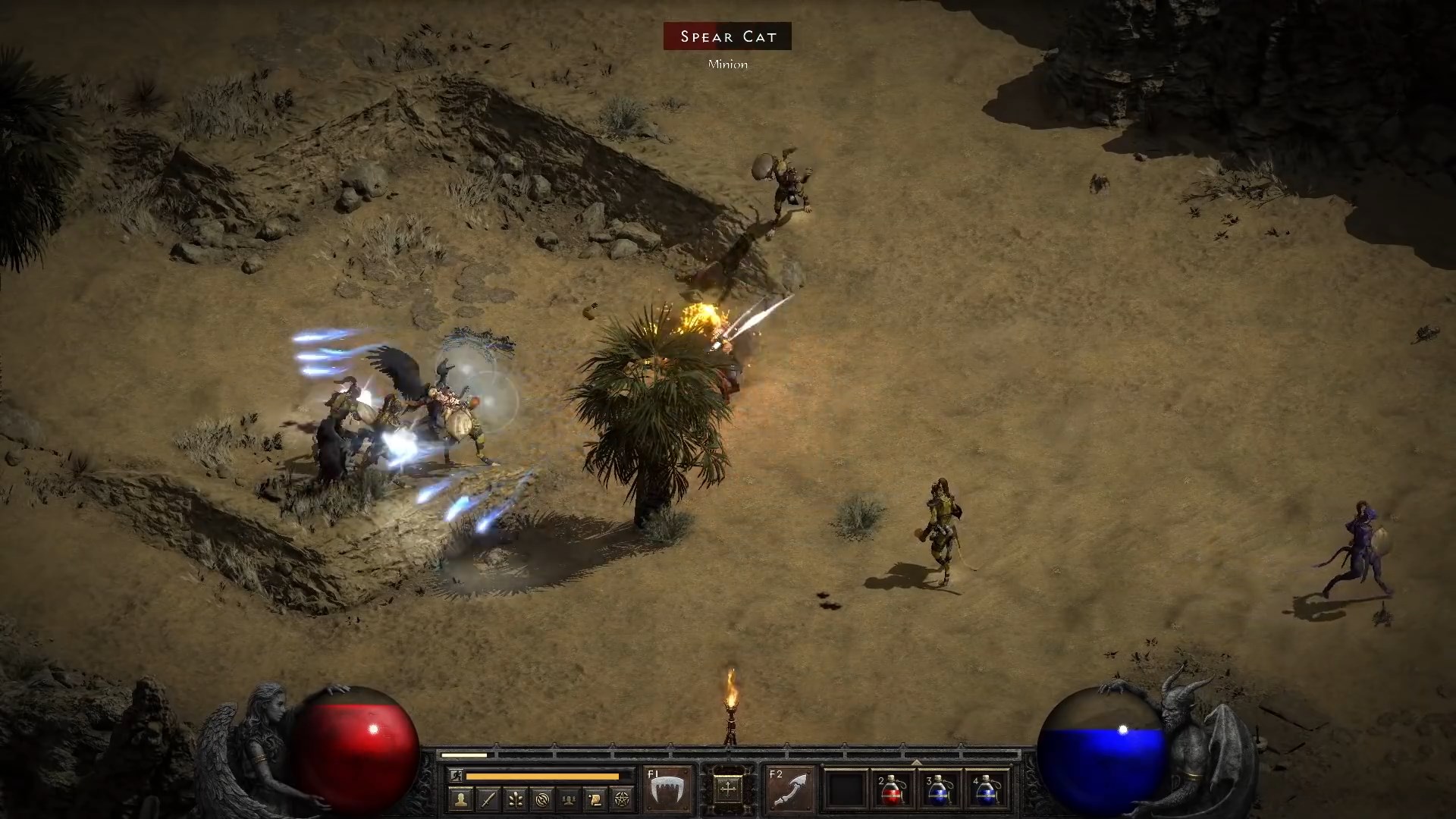Toggle run/walk mode
This screenshot has height=819, width=1456.
pos(457,774)
